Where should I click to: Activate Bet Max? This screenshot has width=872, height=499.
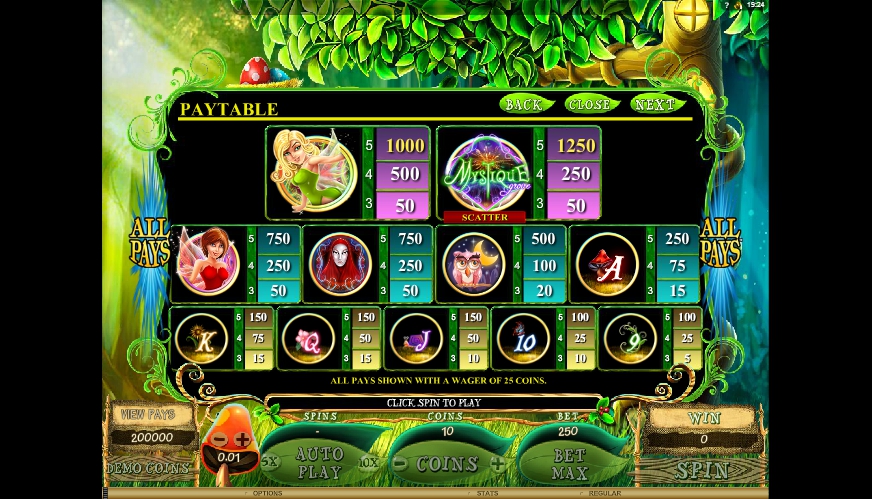[x=568, y=464]
